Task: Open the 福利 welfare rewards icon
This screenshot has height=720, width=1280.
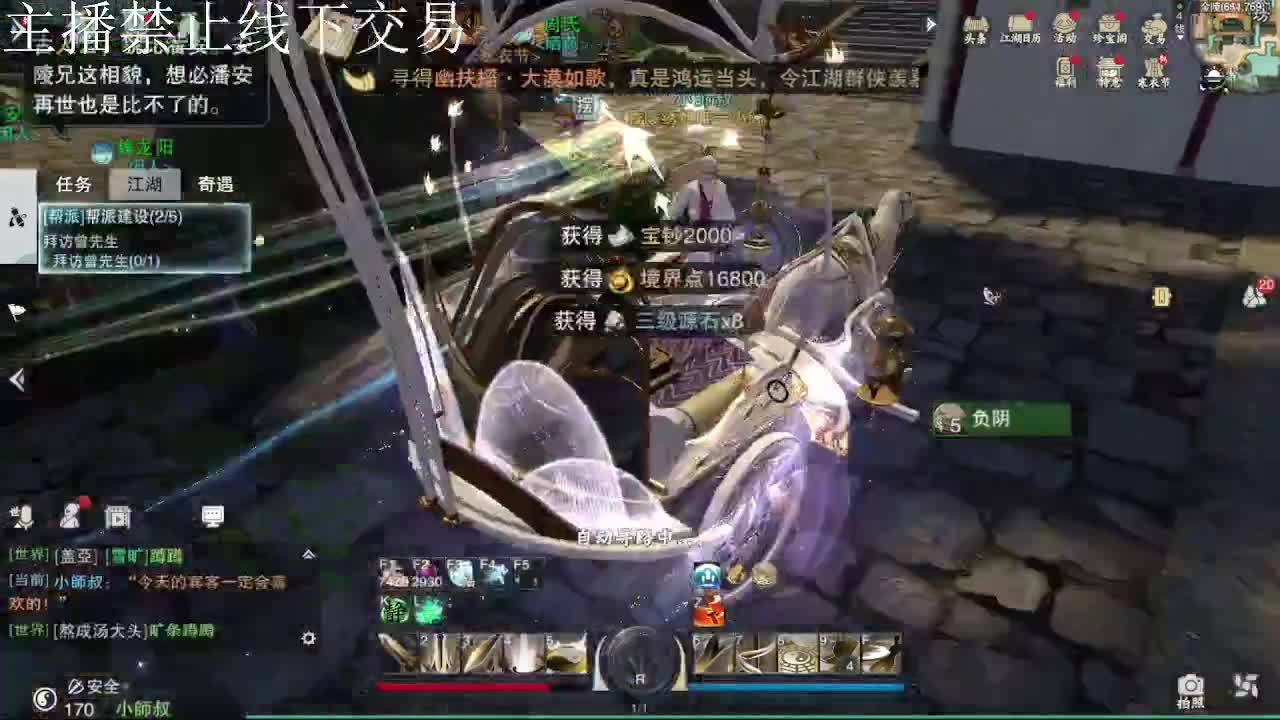Action: (1062, 70)
